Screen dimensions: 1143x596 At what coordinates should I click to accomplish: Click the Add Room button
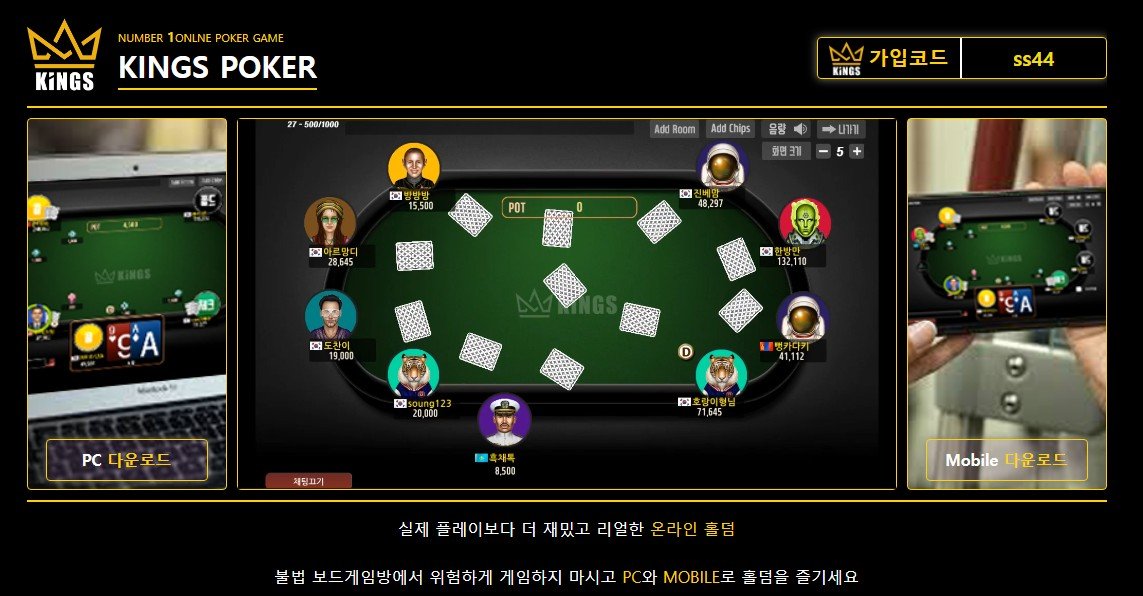674,129
